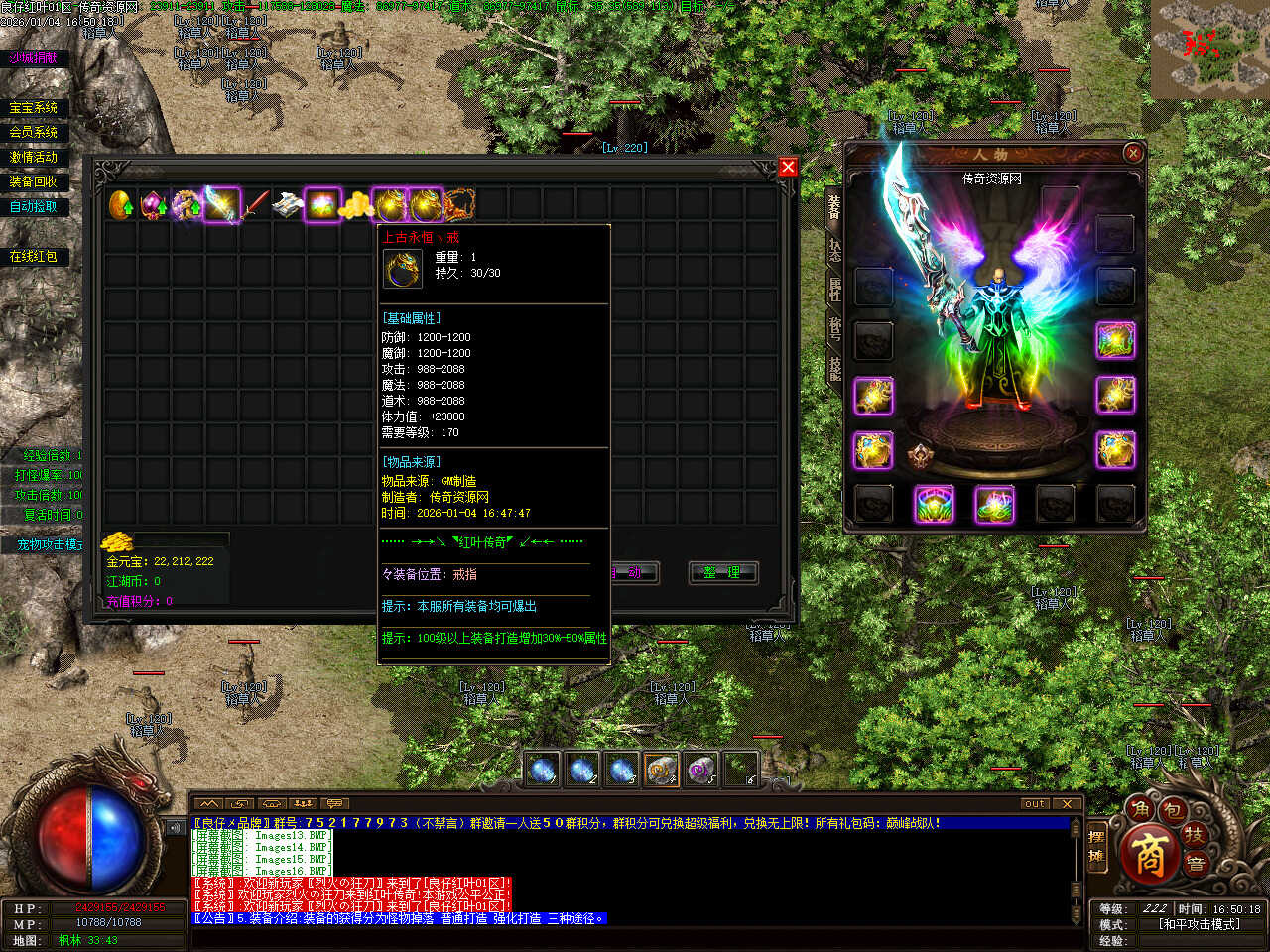The height and width of the screenshot is (952, 1270).
Task: Open the 装备回收 equipment recycling menu
Action: 34,181
